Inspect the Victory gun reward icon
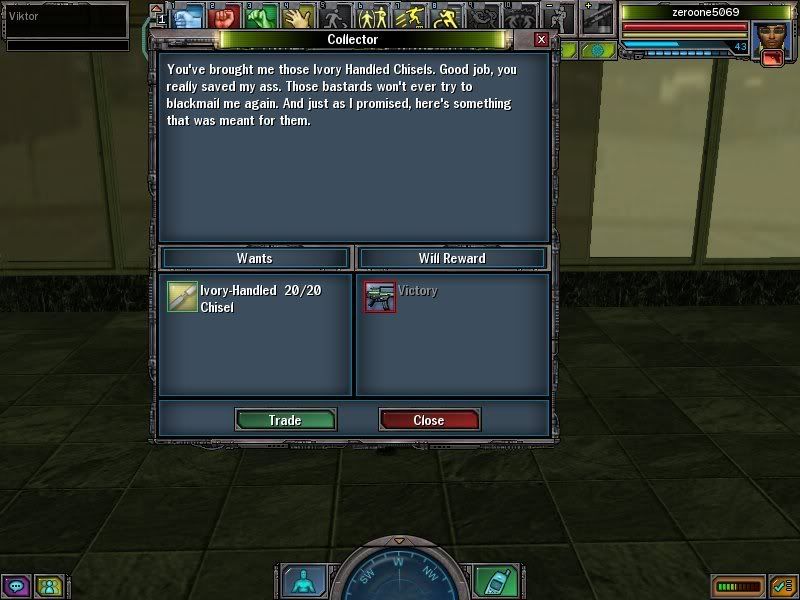Screen dimensions: 800x600 point(380,297)
